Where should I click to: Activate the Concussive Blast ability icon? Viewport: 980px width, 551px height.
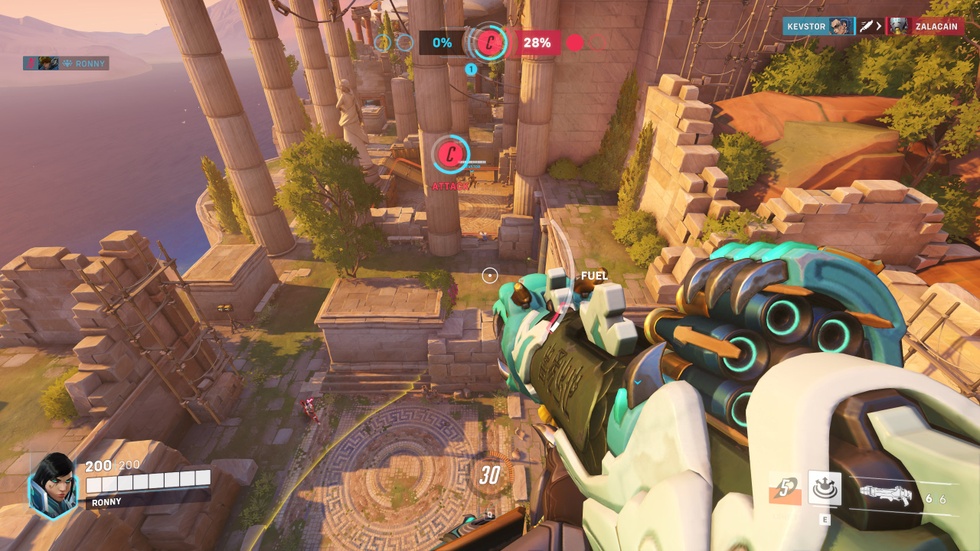pos(824,488)
